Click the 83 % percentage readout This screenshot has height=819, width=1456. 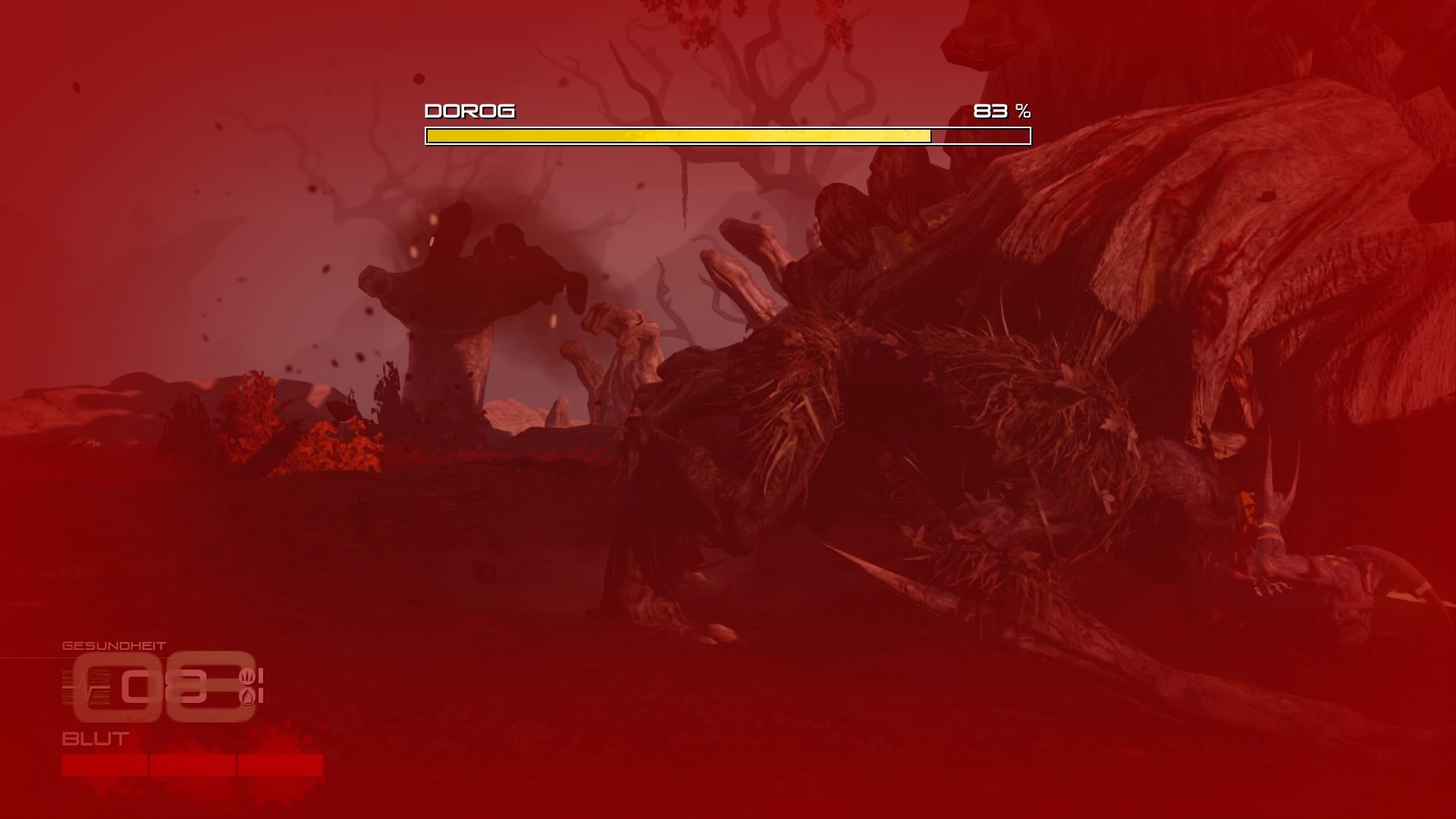pos(1002,111)
